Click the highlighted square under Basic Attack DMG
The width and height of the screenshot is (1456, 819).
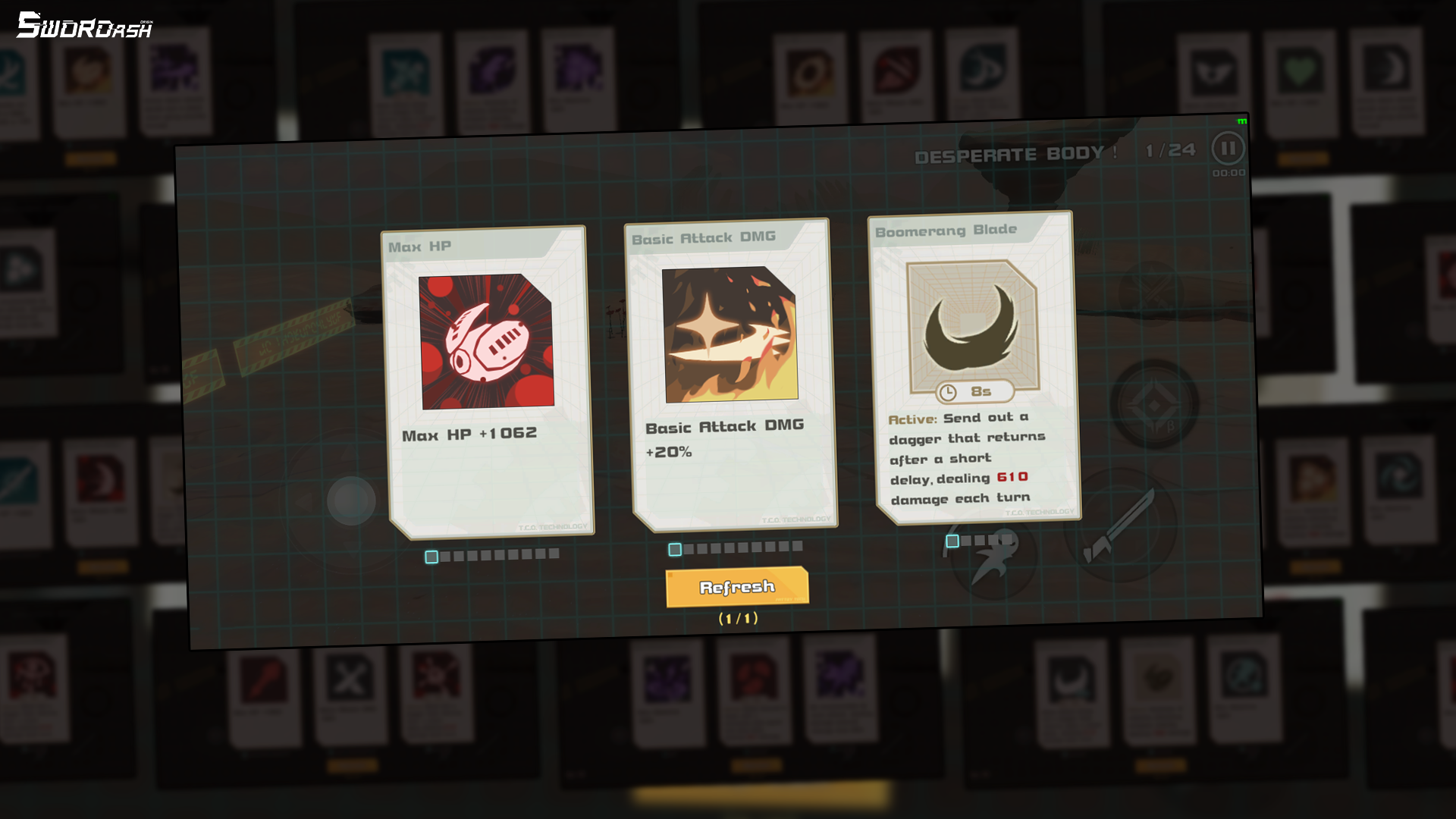point(675,548)
